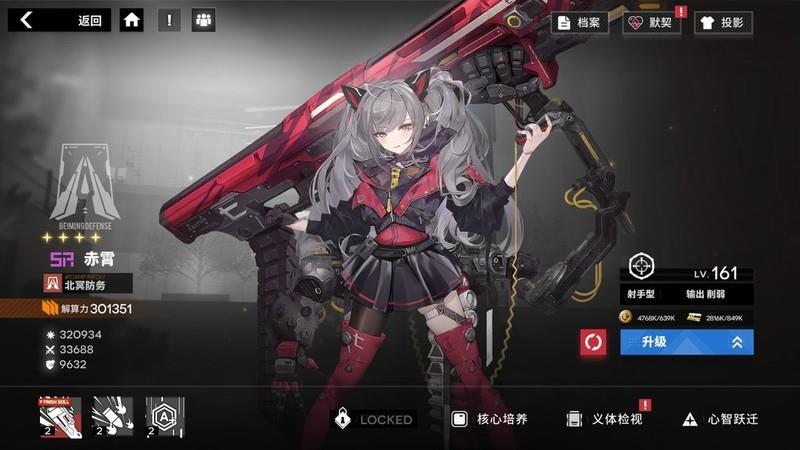Open the 投影 projection skins page
800x450 pixels.
tap(722, 22)
